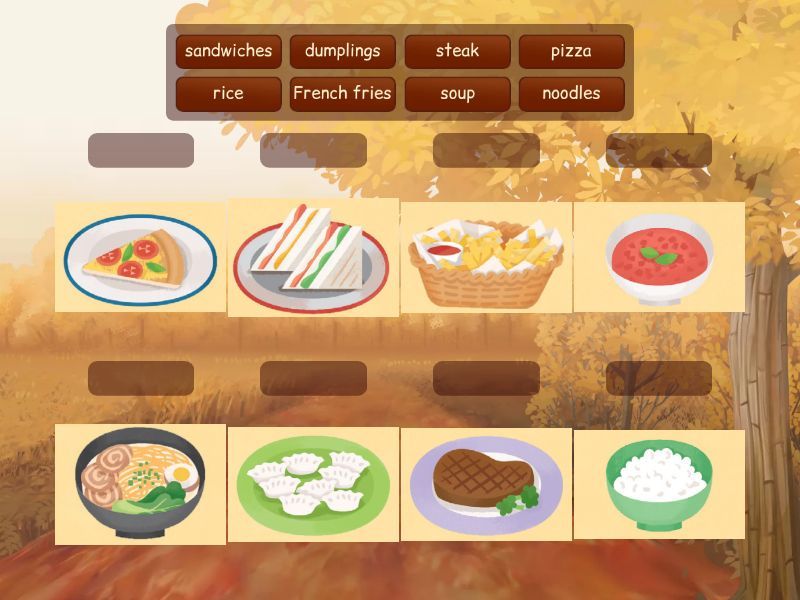
Task: Pick the soup word tile
Action: pos(457,94)
